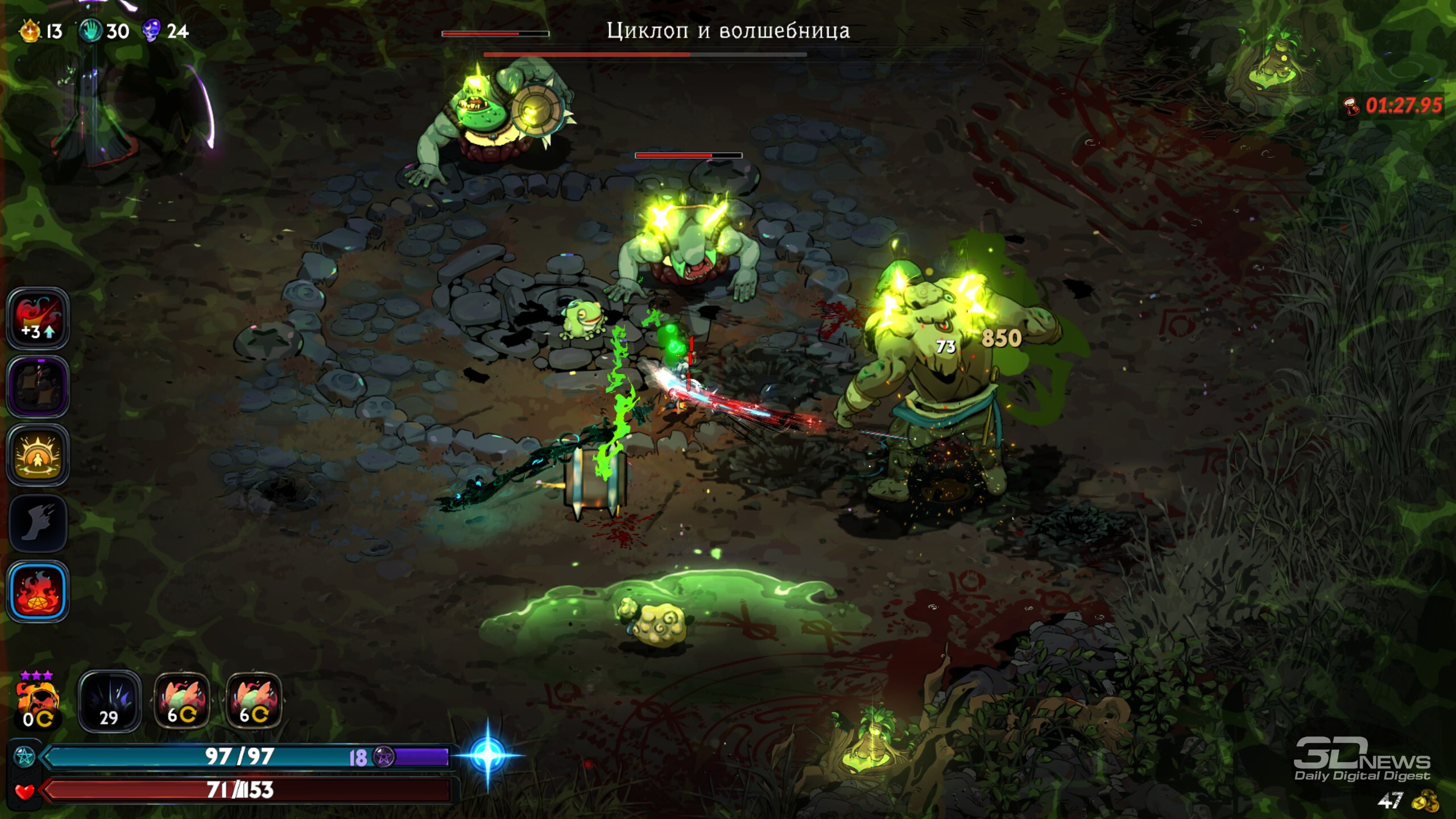Viewport: 1456px width, 819px height.
Task: Select the dark purple-bordered boon slot
Action: coord(38,387)
